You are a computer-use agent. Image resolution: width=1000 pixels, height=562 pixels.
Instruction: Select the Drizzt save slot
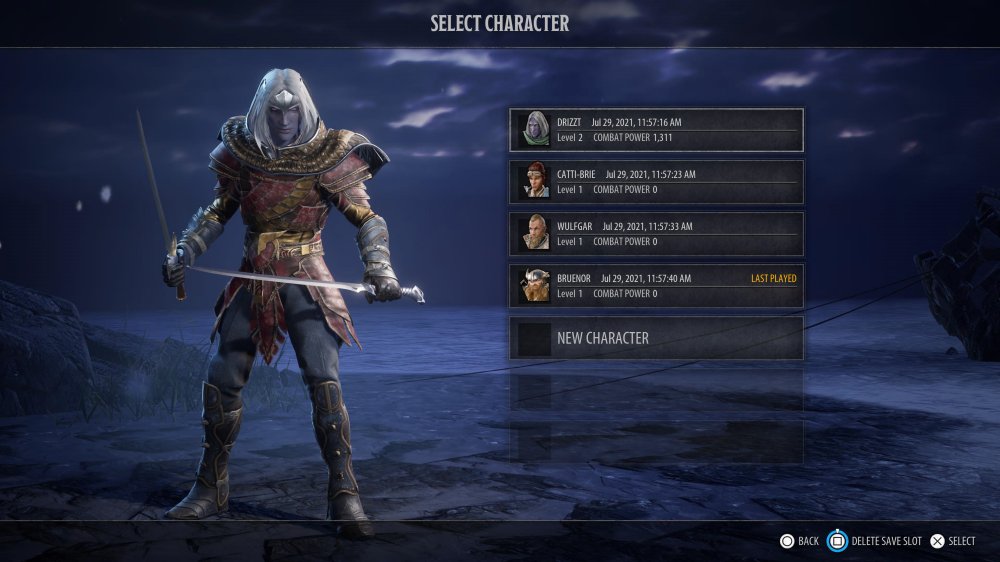point(656,130)
